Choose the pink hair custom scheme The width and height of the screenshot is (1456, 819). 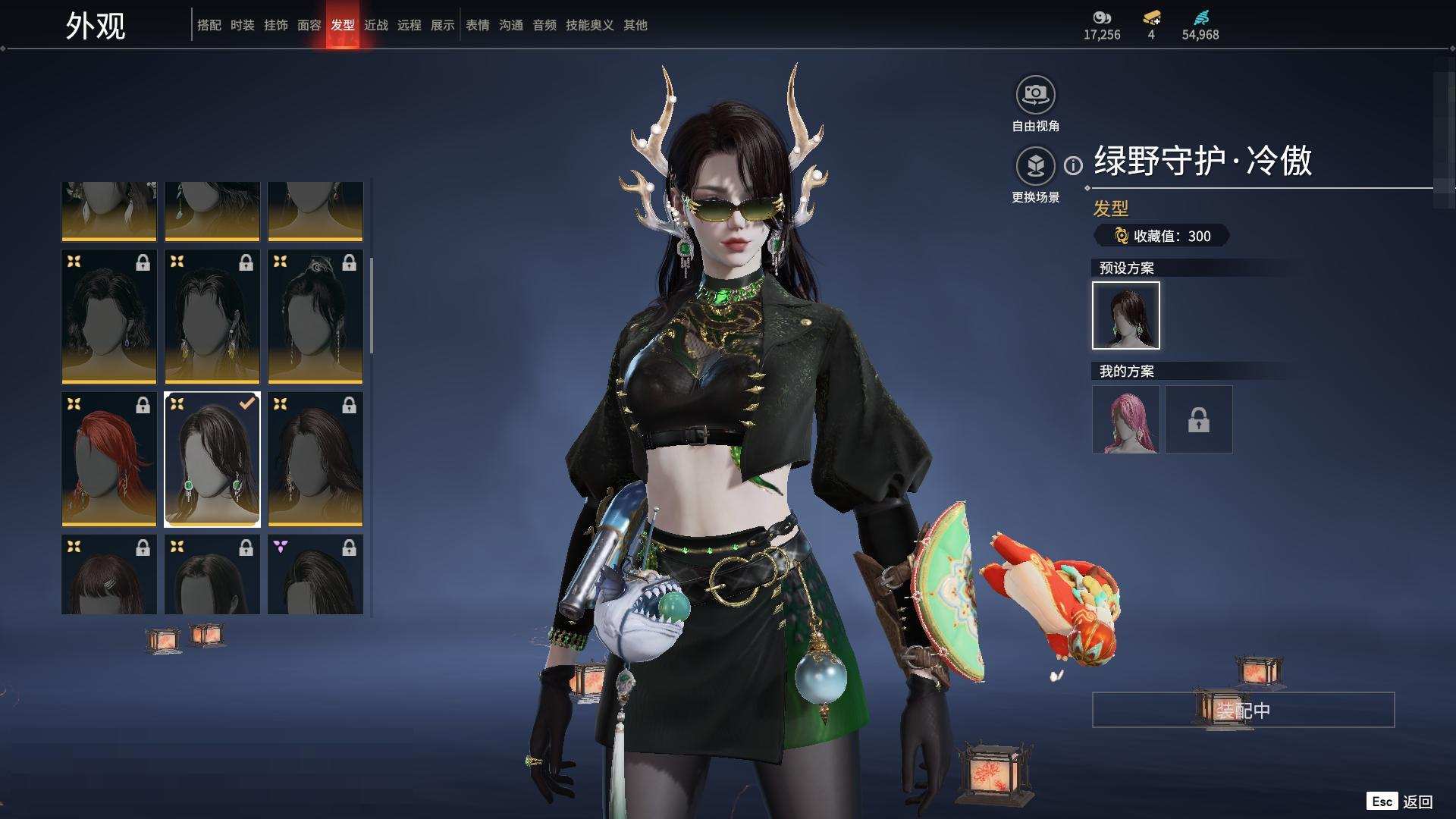[1125, 419]
